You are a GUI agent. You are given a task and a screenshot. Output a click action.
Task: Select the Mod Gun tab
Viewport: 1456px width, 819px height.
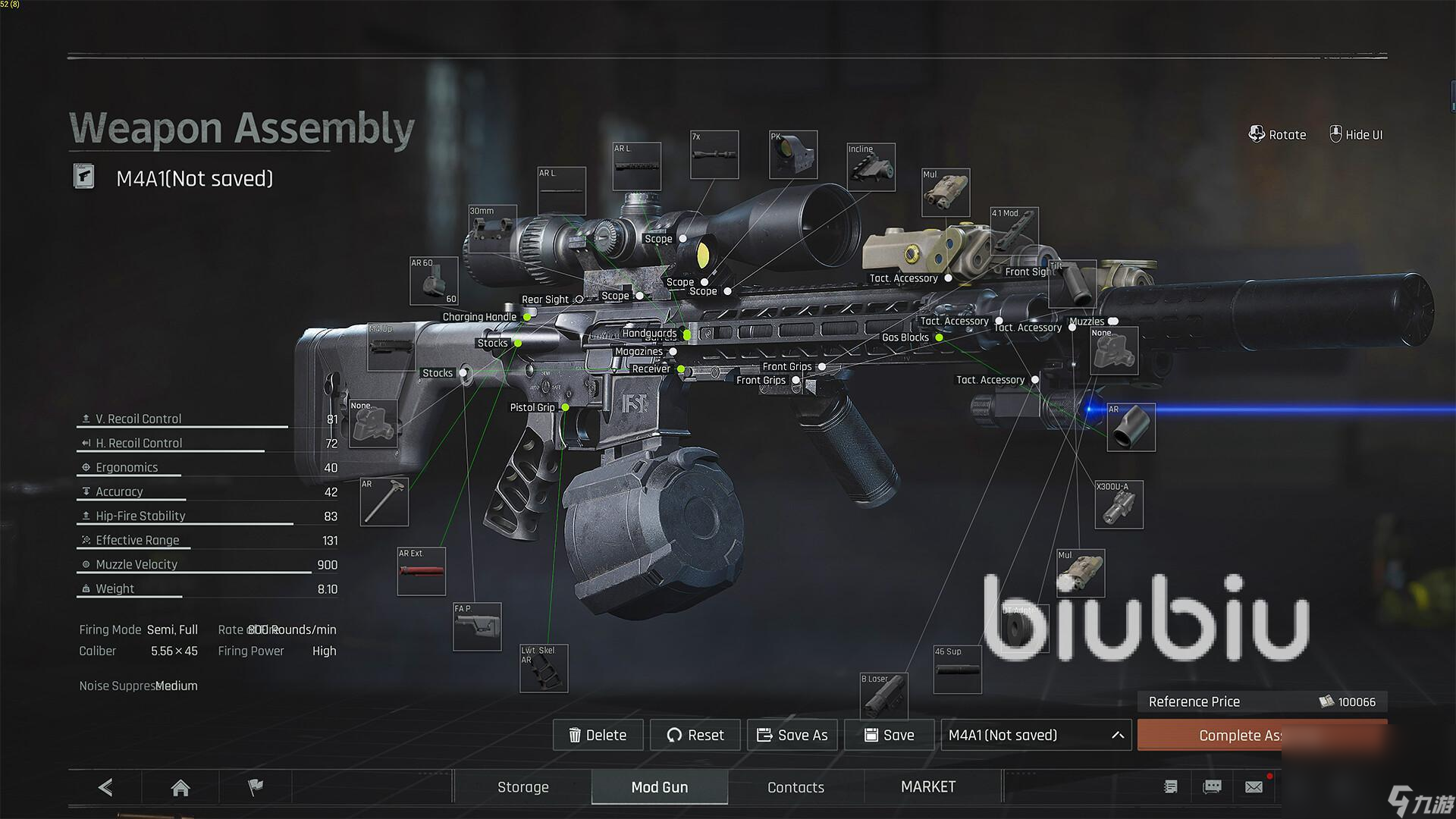(659, 787)
